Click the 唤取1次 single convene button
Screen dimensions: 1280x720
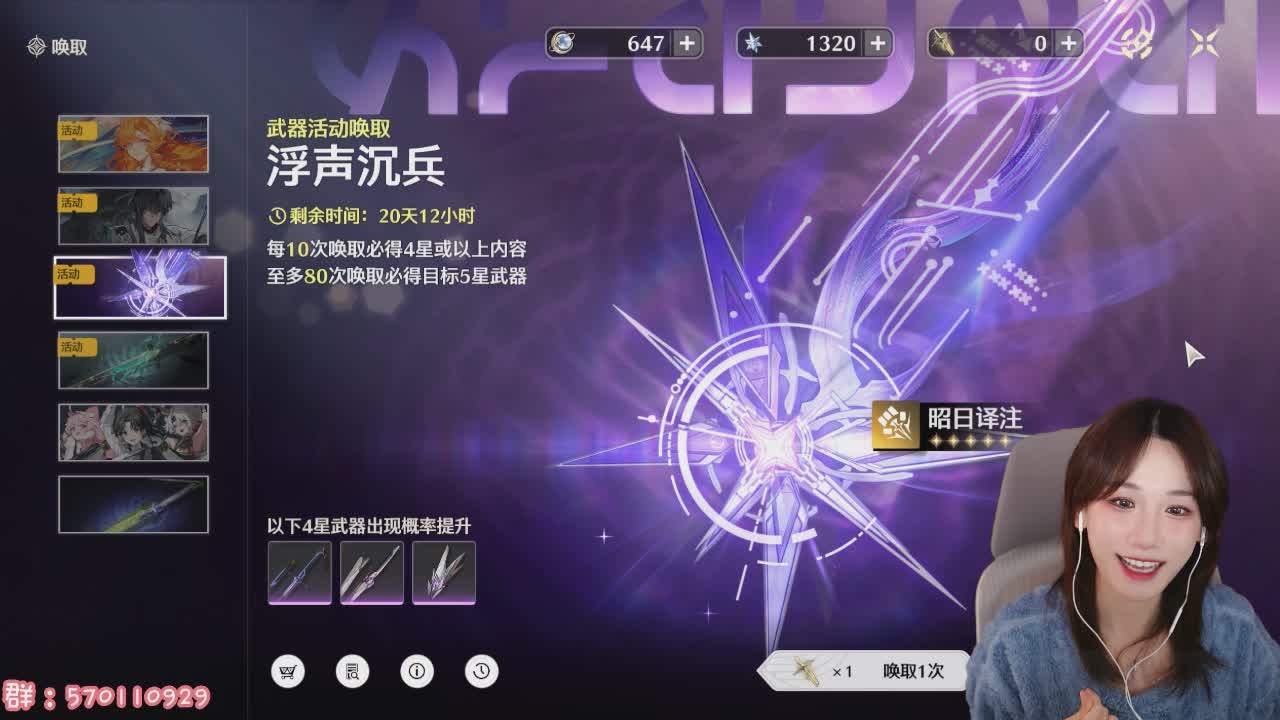click(913, 673)
